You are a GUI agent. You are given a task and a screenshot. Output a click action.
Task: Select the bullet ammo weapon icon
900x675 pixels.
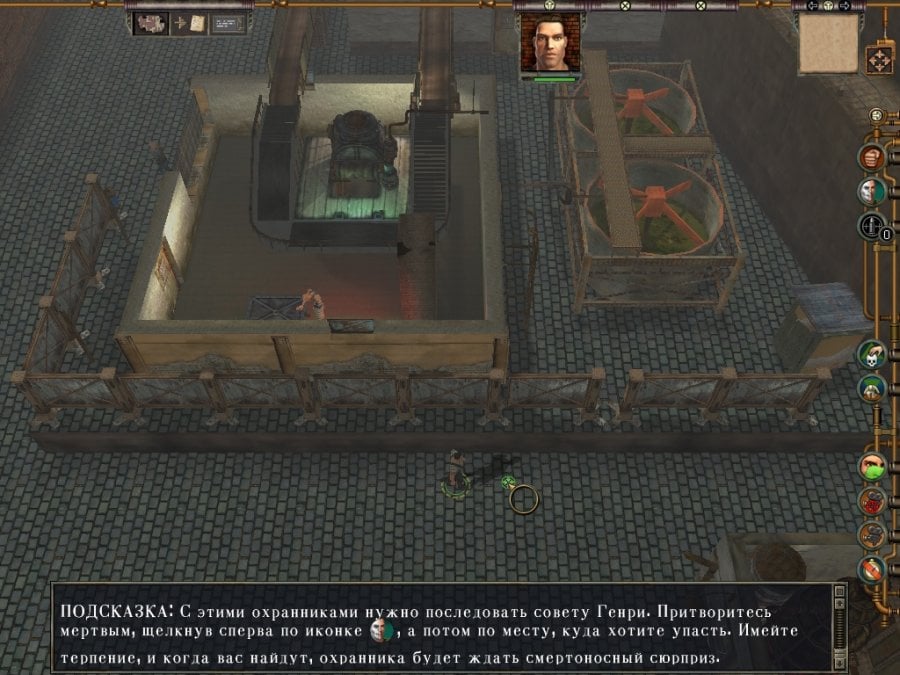[x=870, y=227]
